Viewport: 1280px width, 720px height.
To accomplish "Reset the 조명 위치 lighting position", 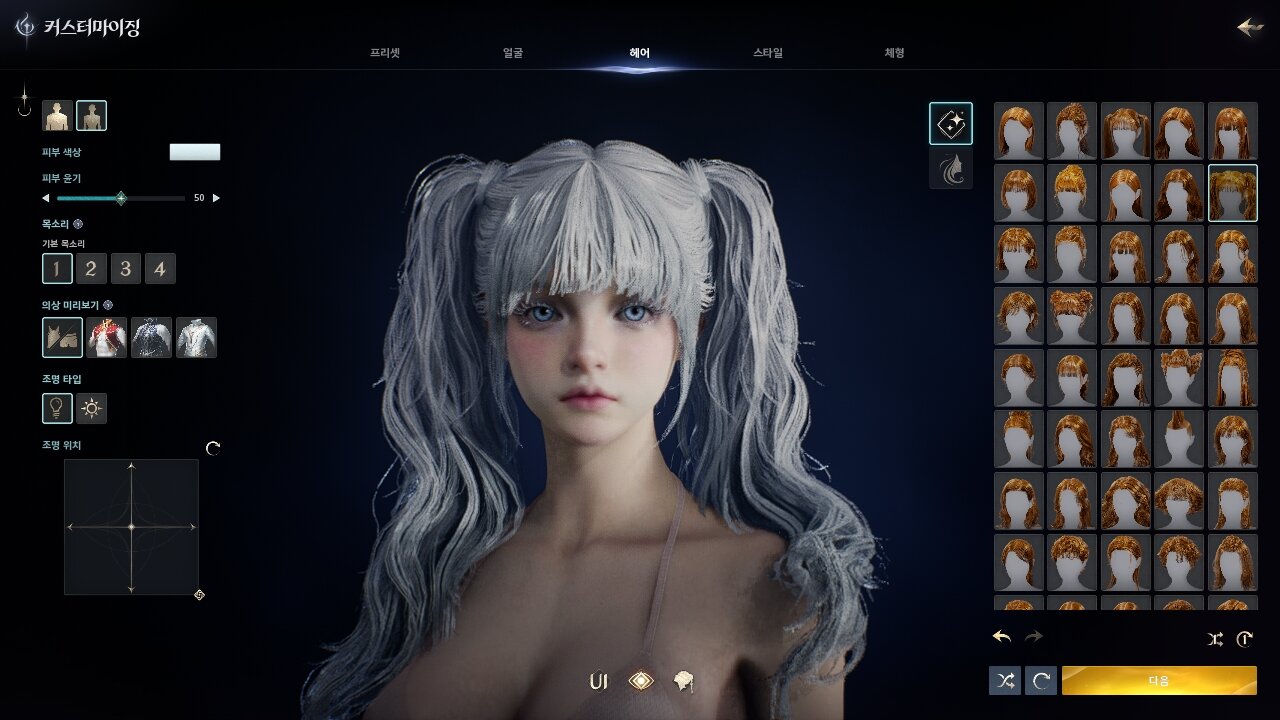I will point(213,448).
